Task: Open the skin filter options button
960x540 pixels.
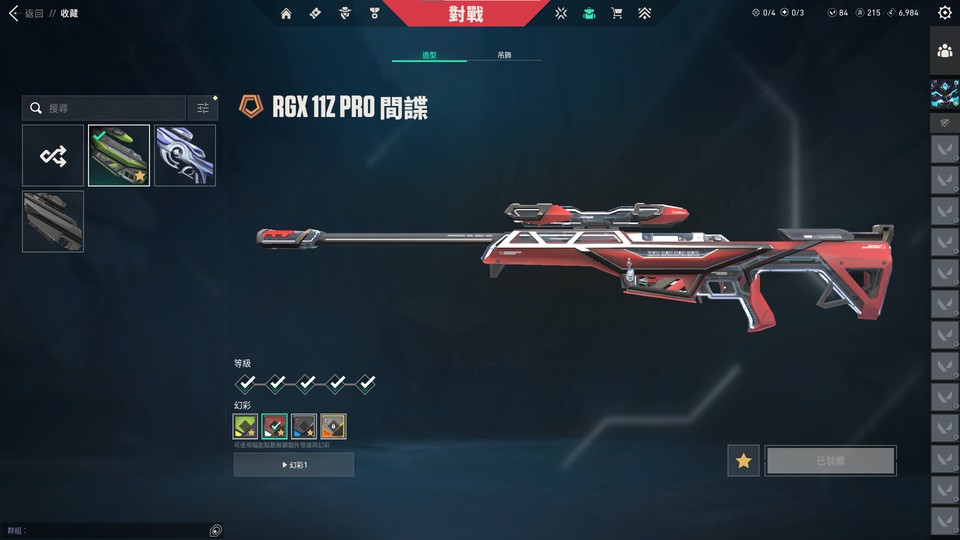Action: click(203, 108)
